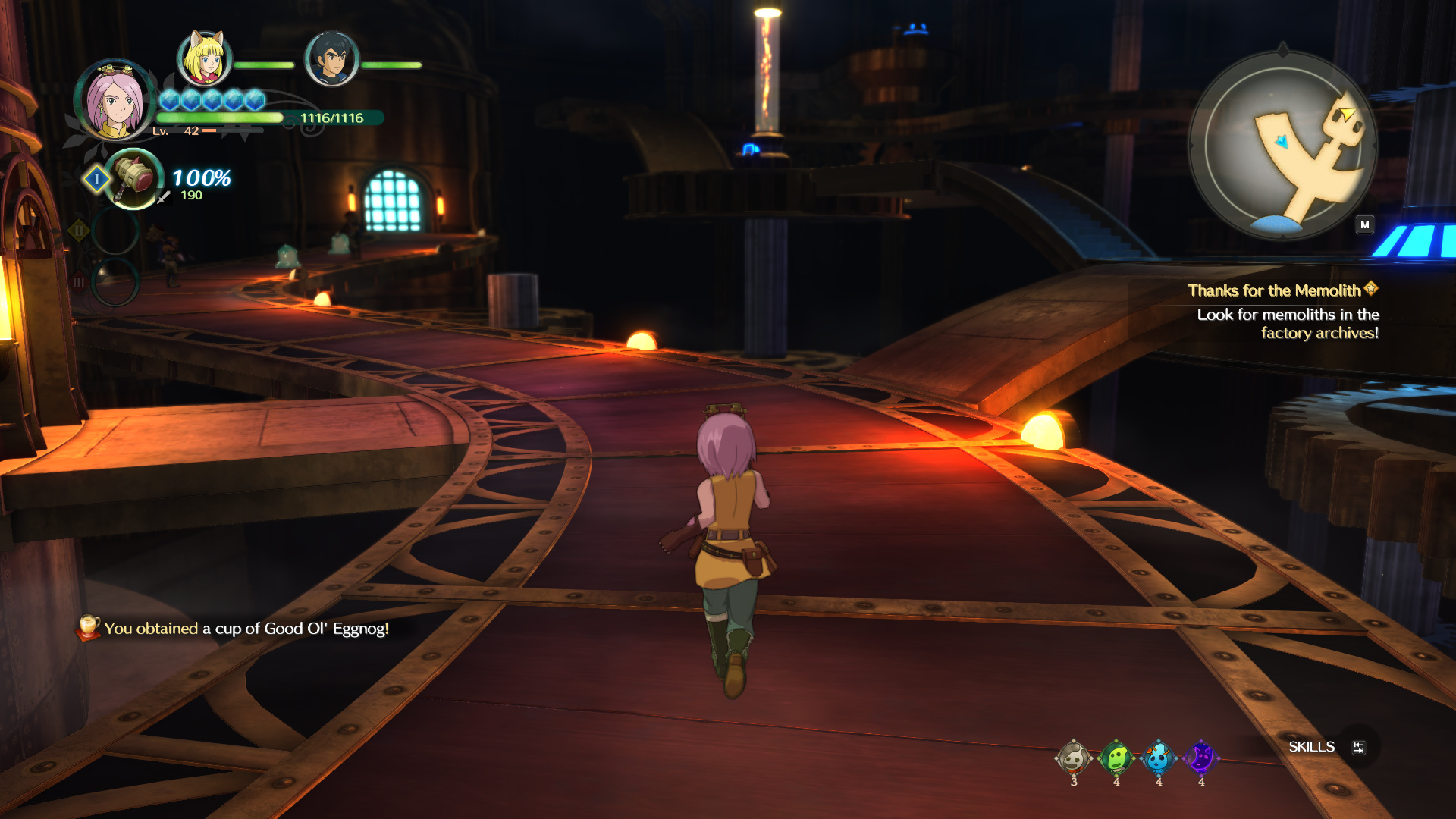Select the pink-haired leader portrait

[115, 101]
